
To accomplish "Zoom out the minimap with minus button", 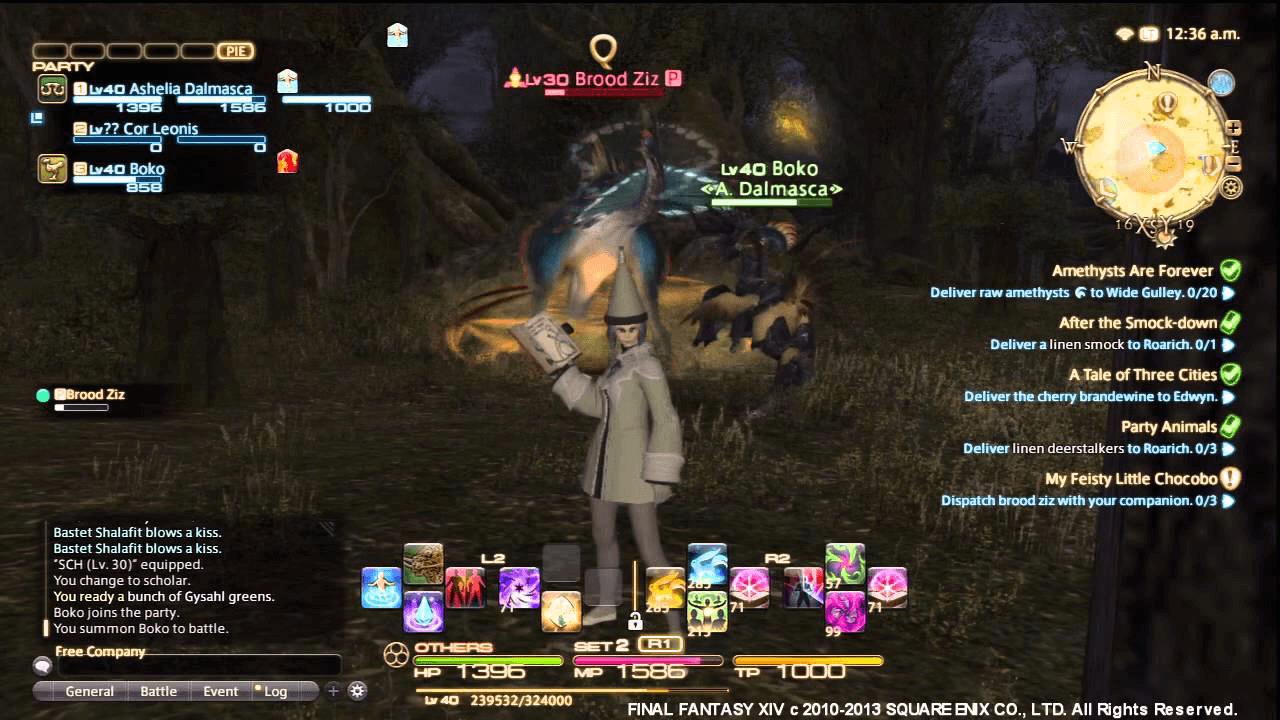I will [x=1233, y=164].
